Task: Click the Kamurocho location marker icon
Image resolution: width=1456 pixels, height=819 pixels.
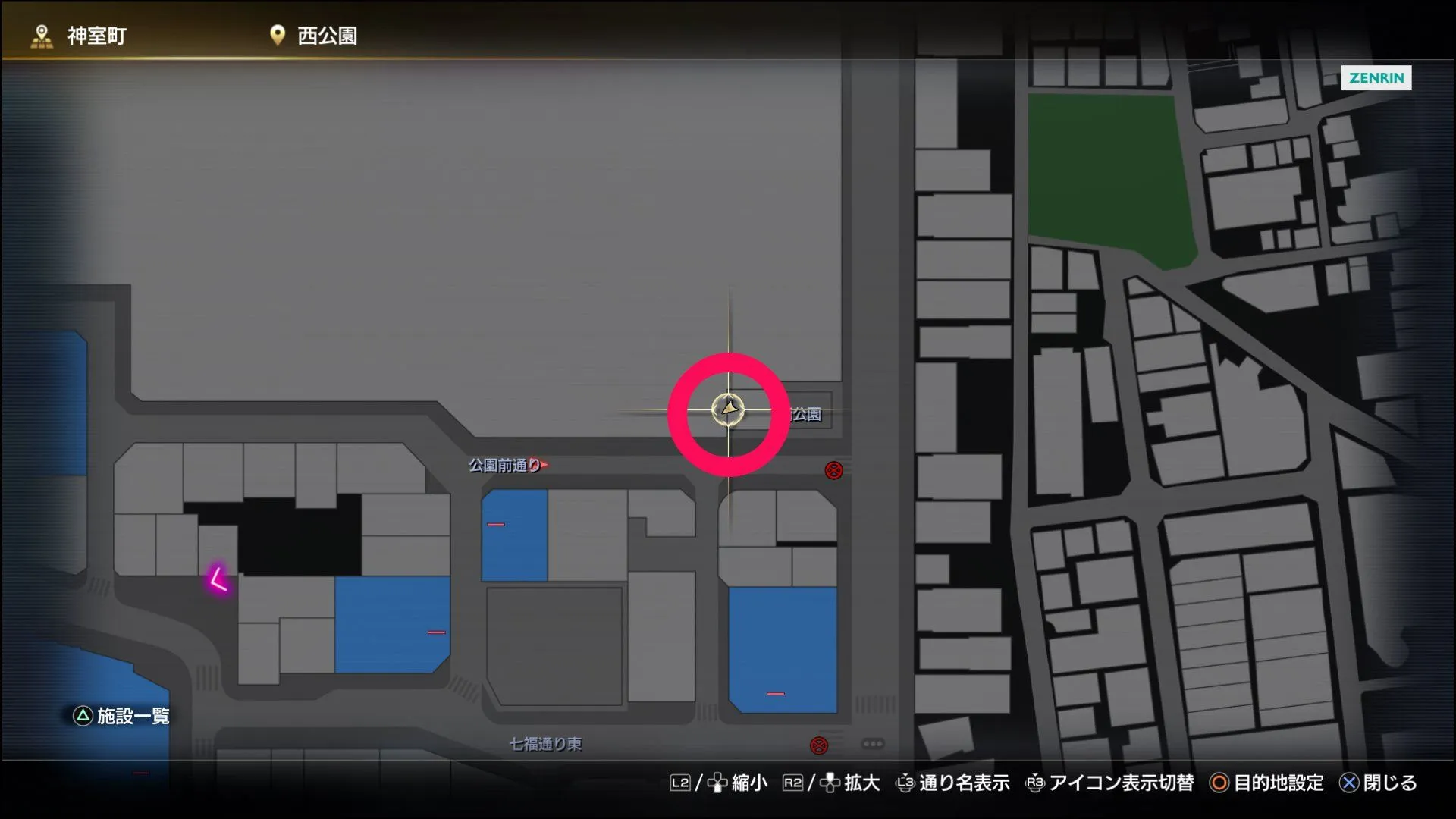Action: tap(40, 34)
